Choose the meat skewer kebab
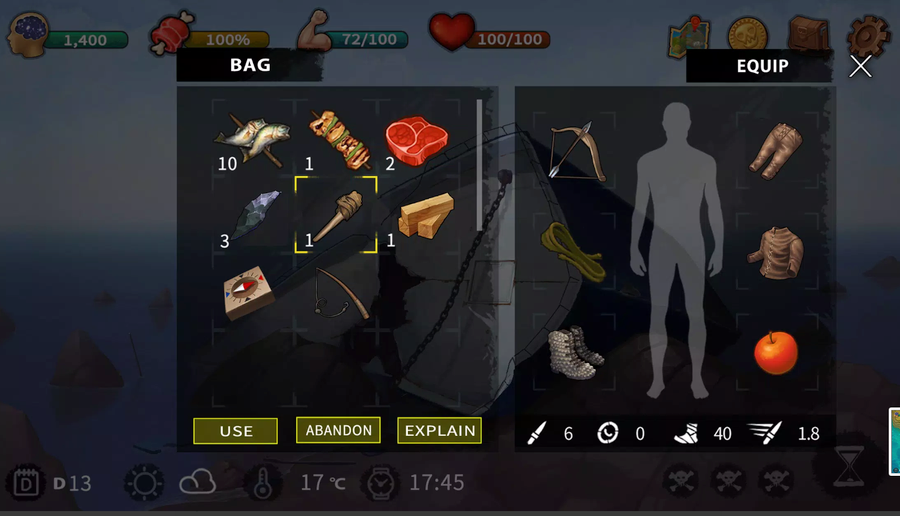 point(338,136)
